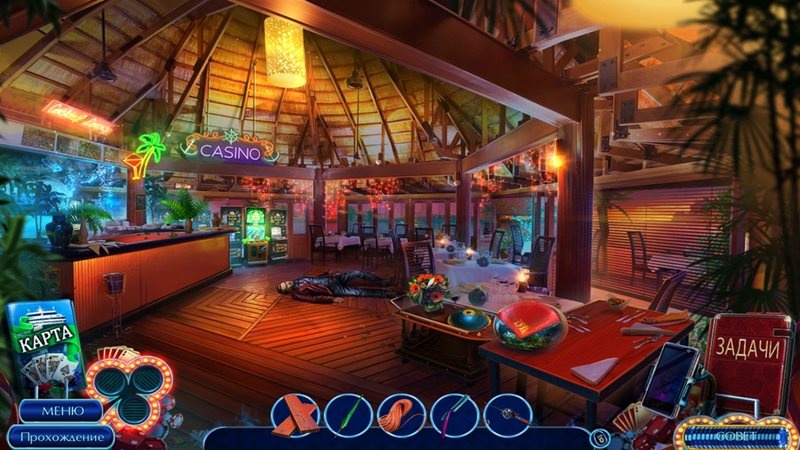Open the smartphone device on the HUD

670,379
